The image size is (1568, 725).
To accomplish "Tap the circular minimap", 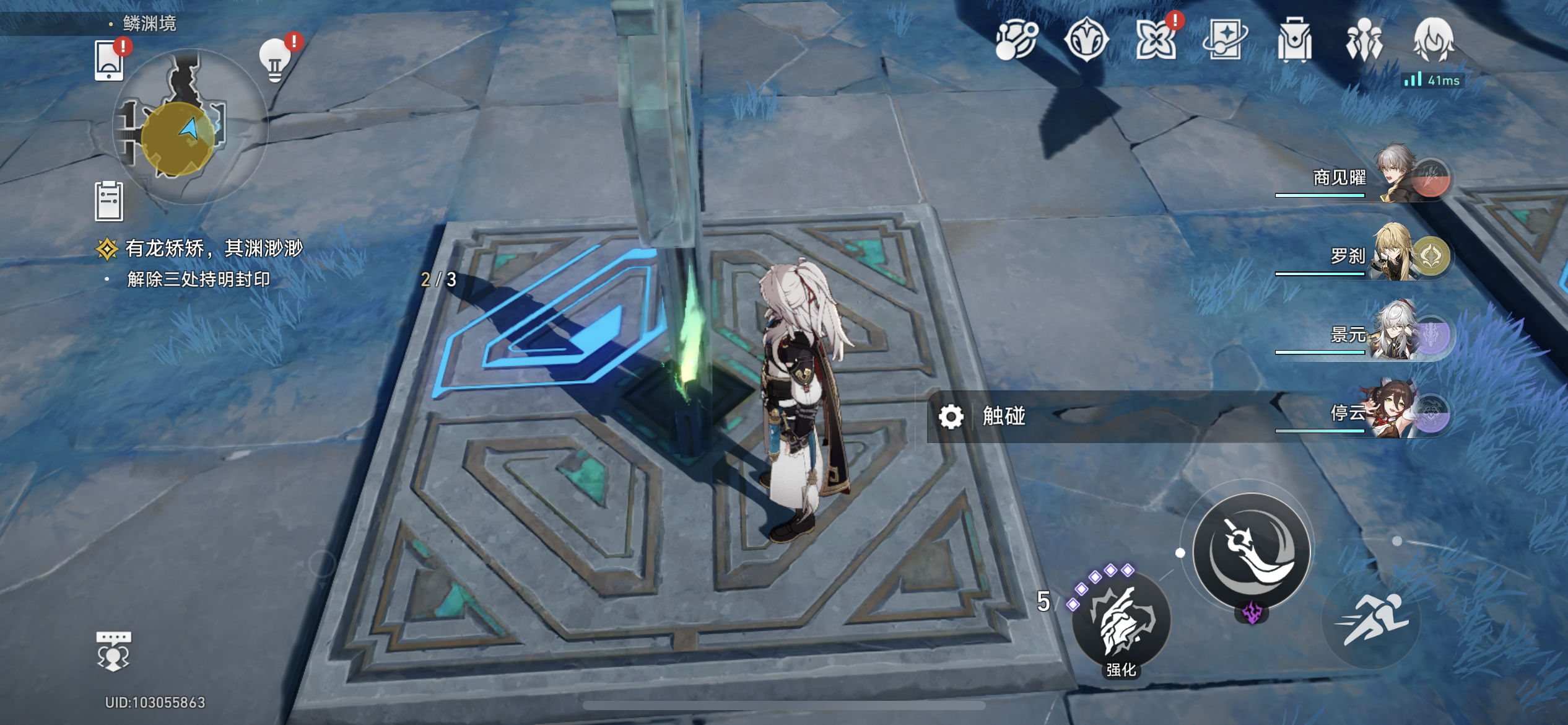I will pyautogui.click(x=189, y=127).
